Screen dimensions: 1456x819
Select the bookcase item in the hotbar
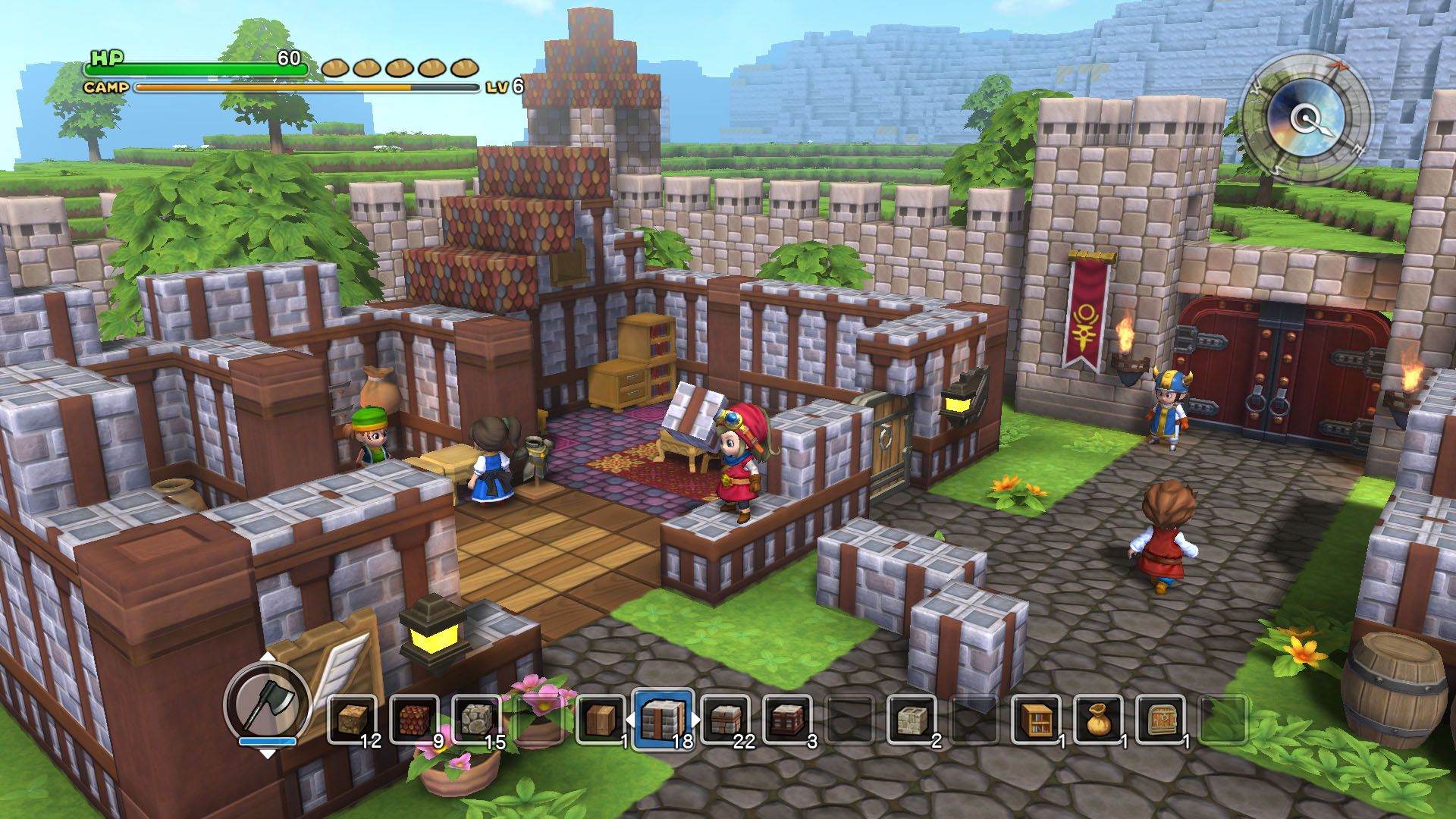tap(1034, 717)
